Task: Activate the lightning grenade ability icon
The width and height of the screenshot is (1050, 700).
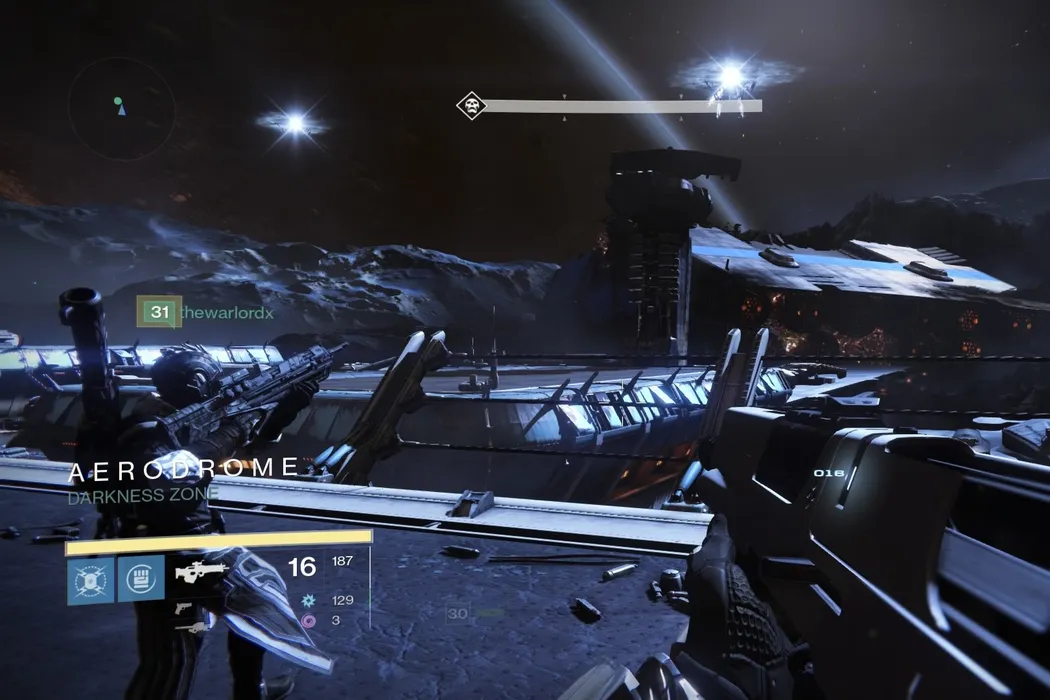Action: (90, 580)
